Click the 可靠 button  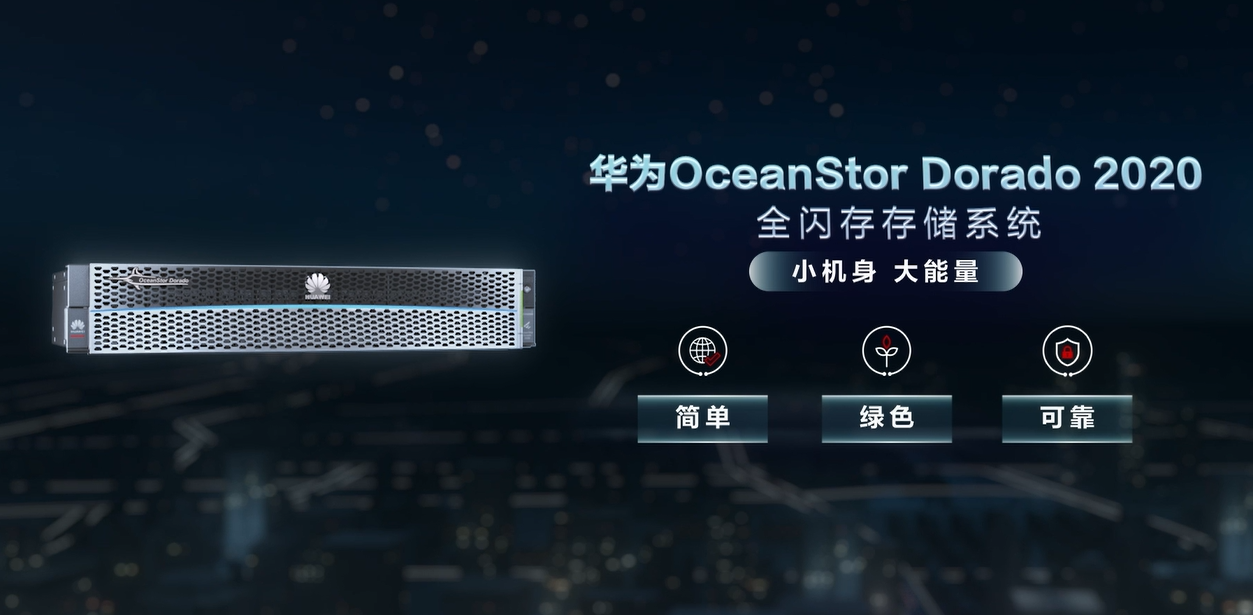click(x=1067, y=418)
